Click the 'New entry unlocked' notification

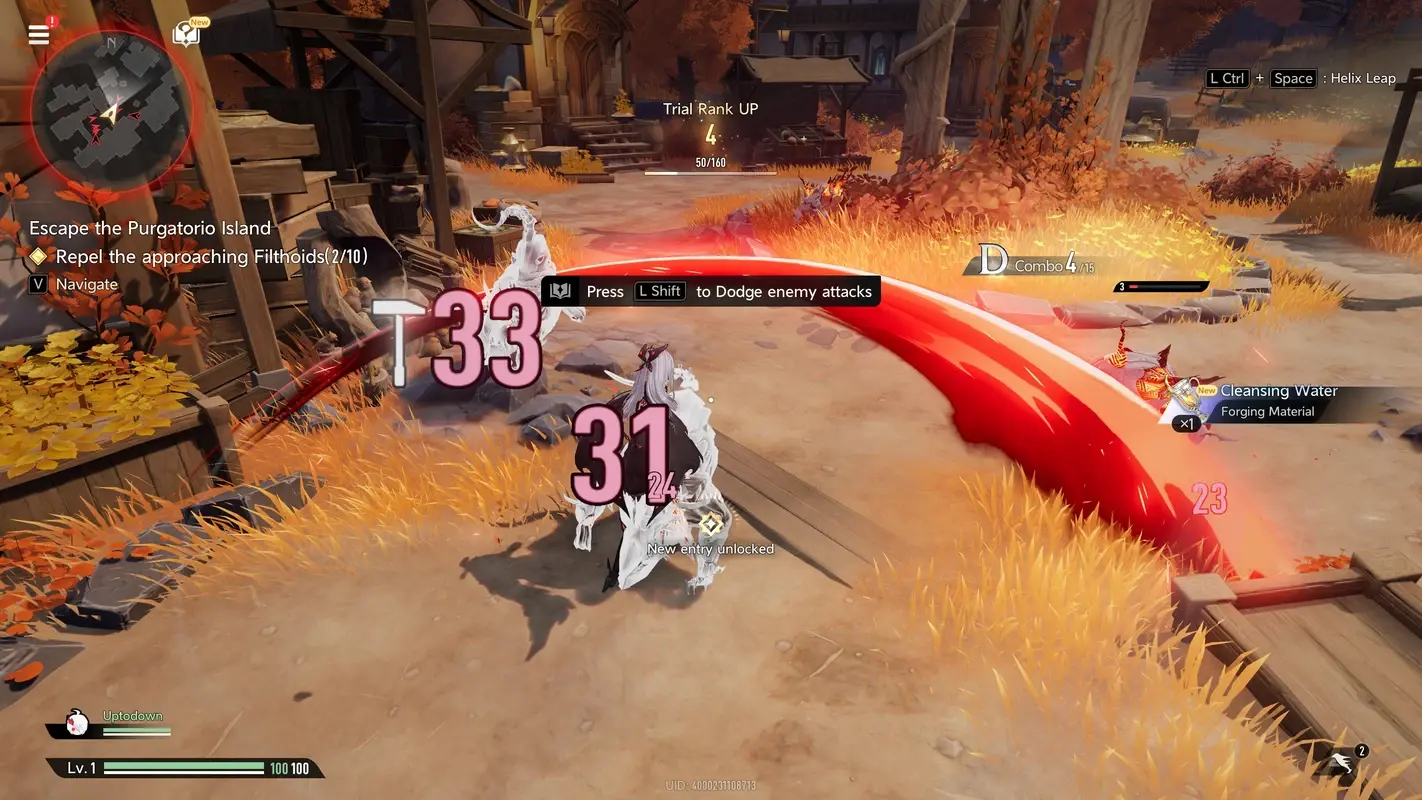pos(710,548)
